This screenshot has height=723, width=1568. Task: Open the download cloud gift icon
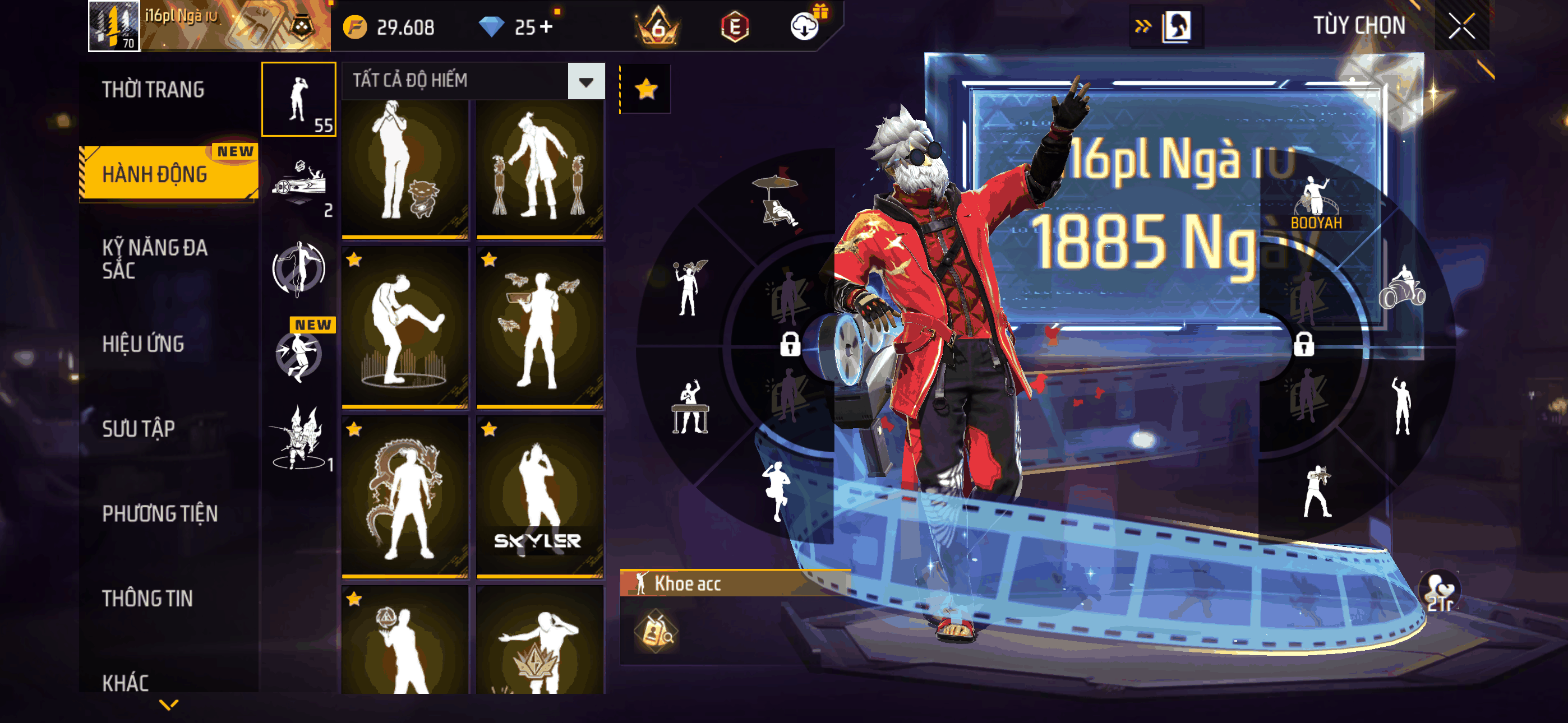[x=805, y=26]
